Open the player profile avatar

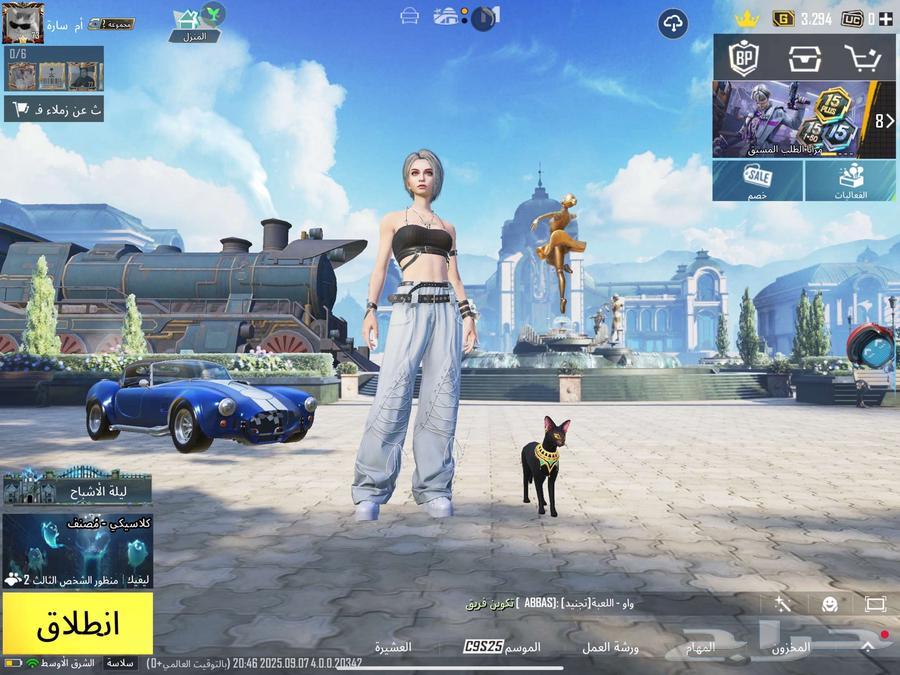[23, 23]
